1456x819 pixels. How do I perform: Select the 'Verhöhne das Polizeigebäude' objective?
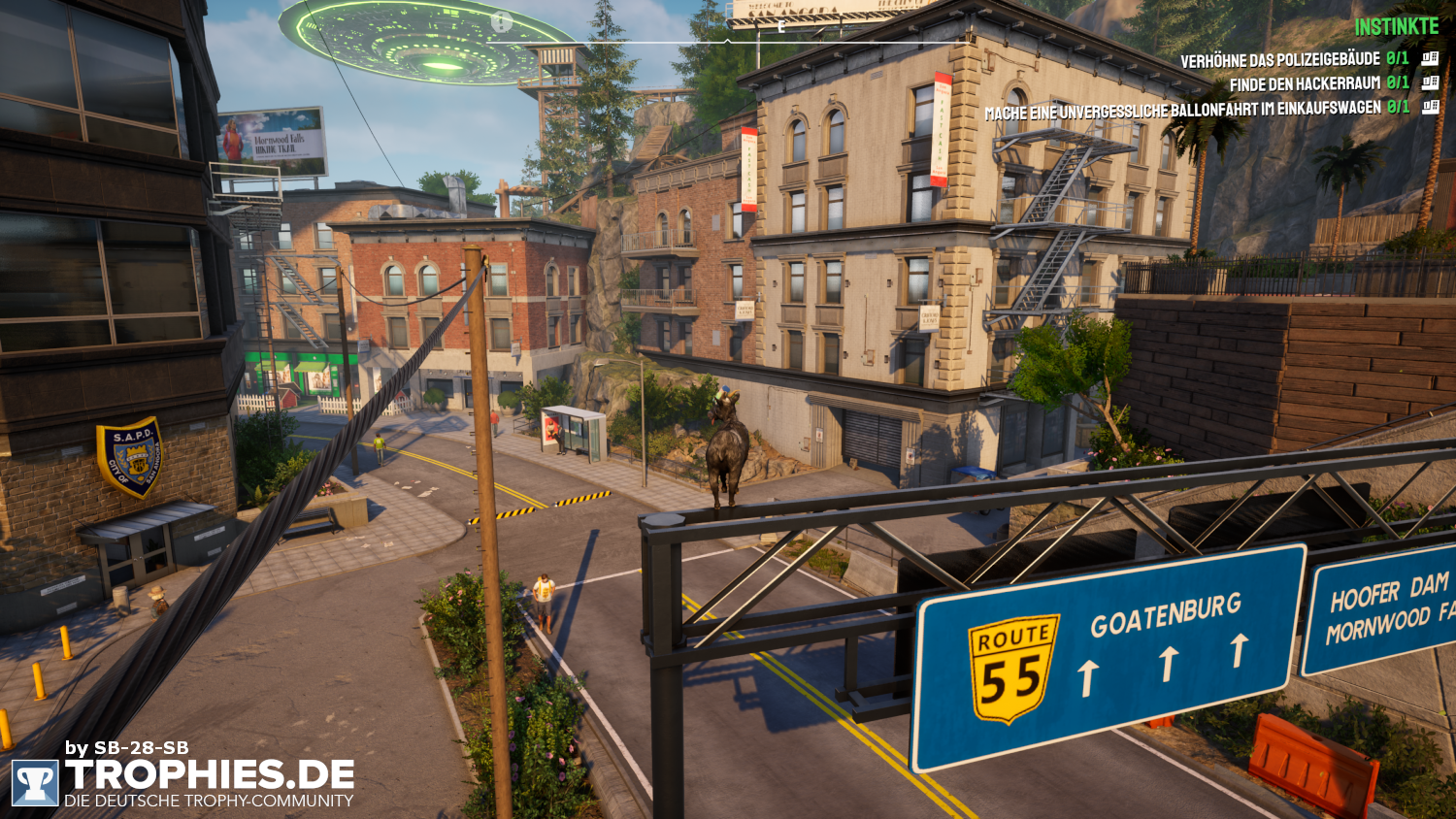tap(1279, 60)
